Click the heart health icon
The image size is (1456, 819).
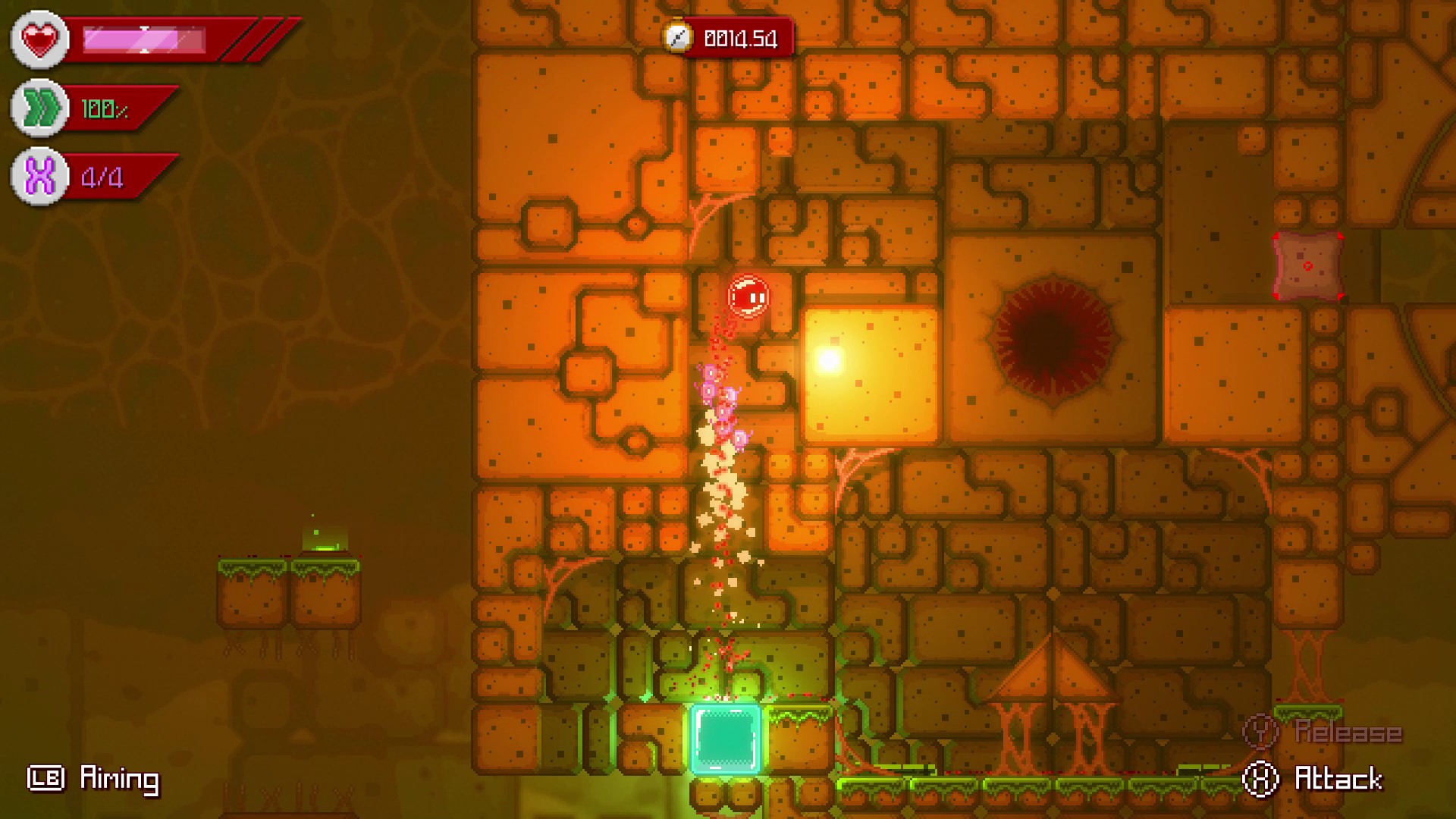[x=39, y=39]
